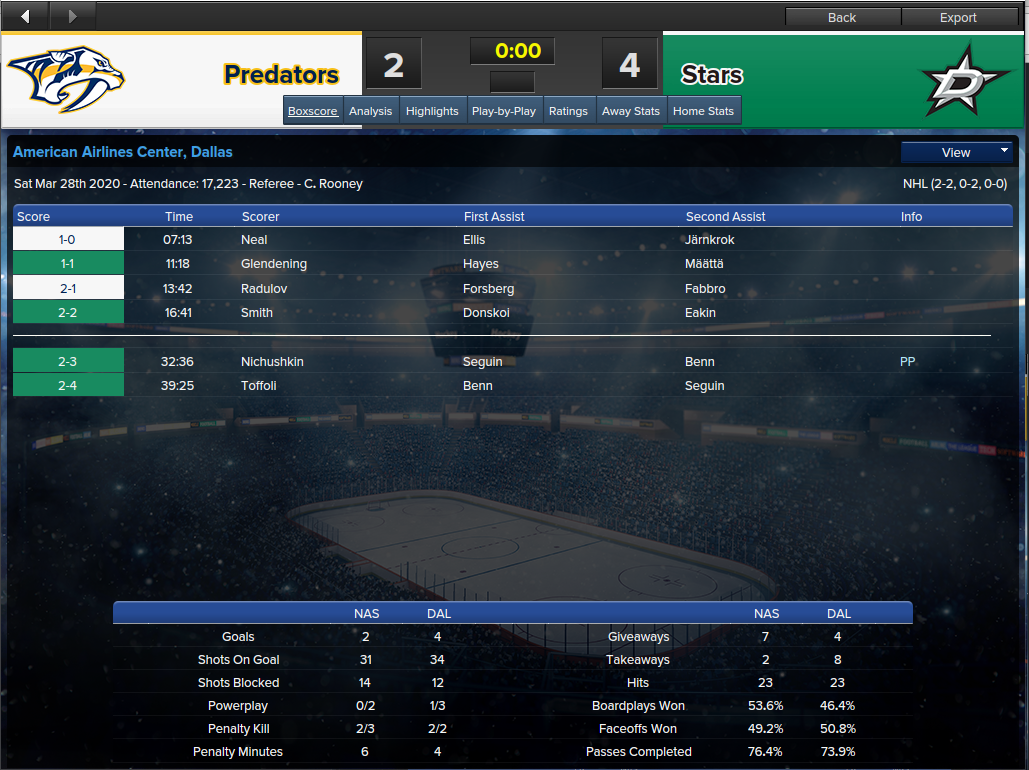Select the Ratings tab
Image resolution: width=1029 pixels, height=770 pixels.
568,111
